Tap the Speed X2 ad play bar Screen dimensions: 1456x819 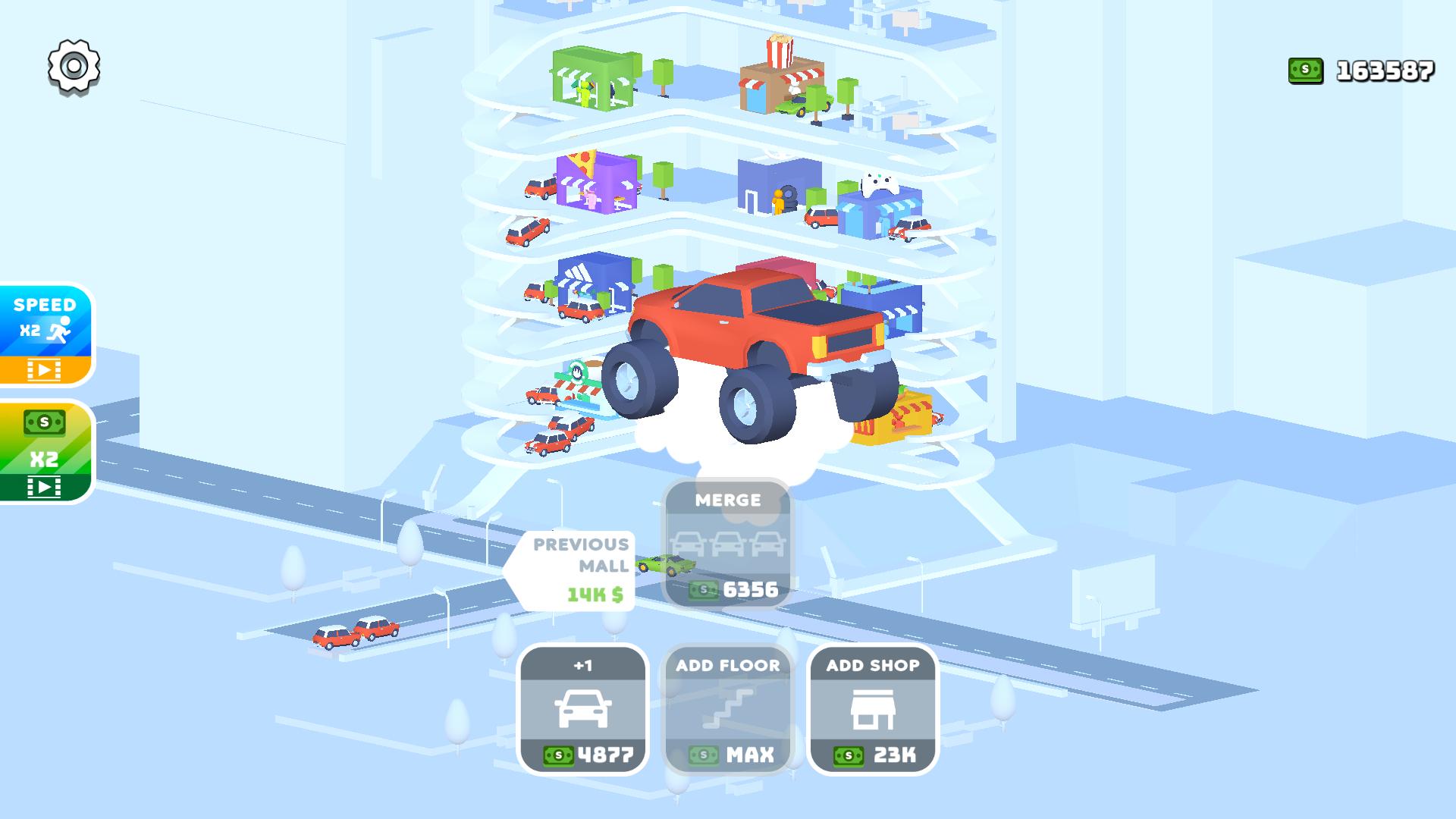[x=45, y=369]
